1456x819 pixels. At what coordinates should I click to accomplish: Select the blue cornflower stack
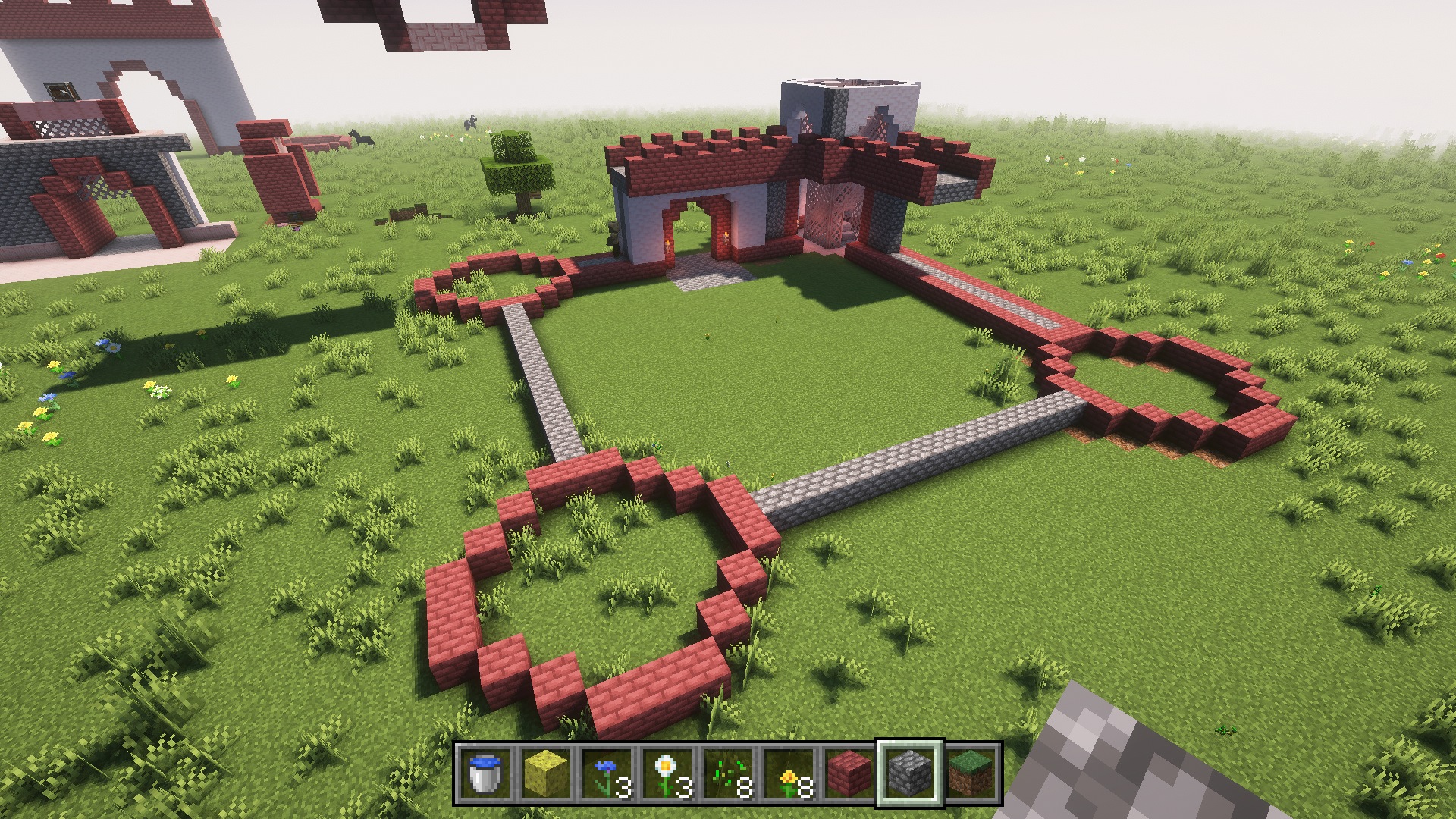click(x=607, y=773)
